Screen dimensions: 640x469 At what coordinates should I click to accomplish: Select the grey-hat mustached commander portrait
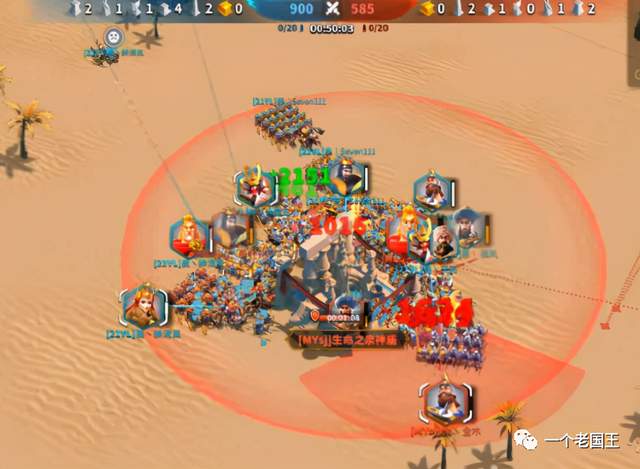[x=467, y=229]
